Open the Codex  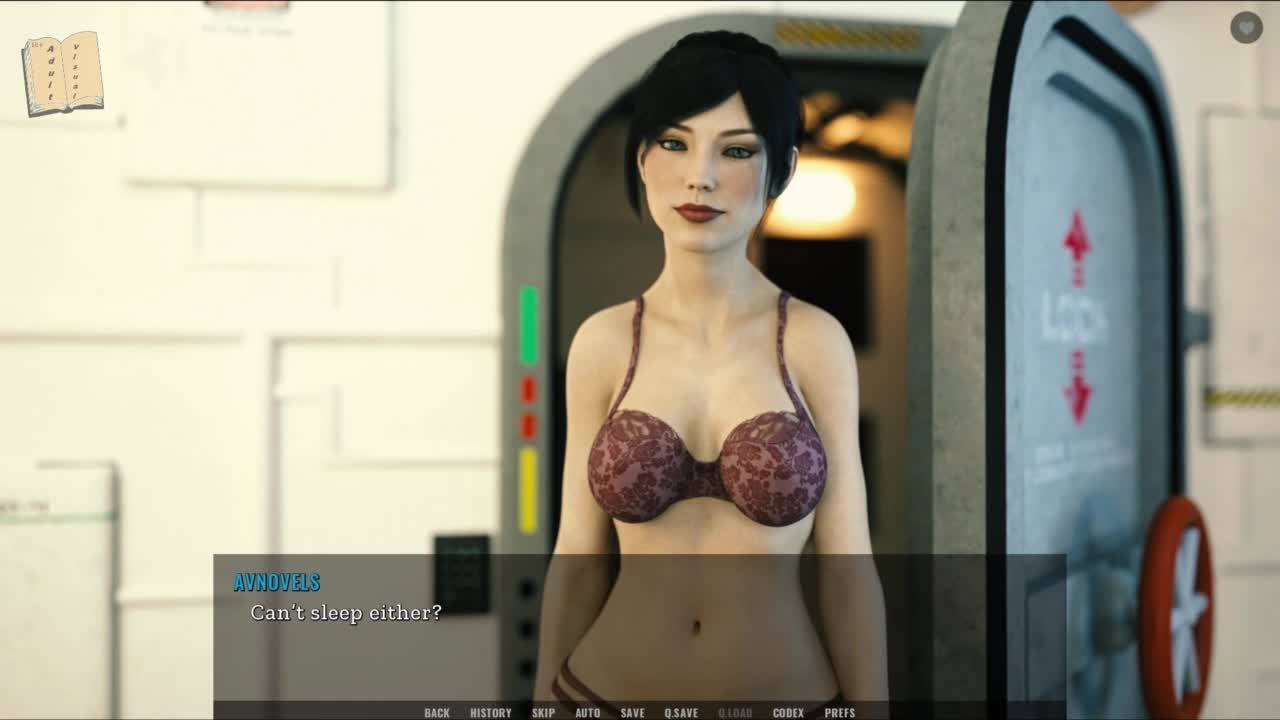pos(788,712)
